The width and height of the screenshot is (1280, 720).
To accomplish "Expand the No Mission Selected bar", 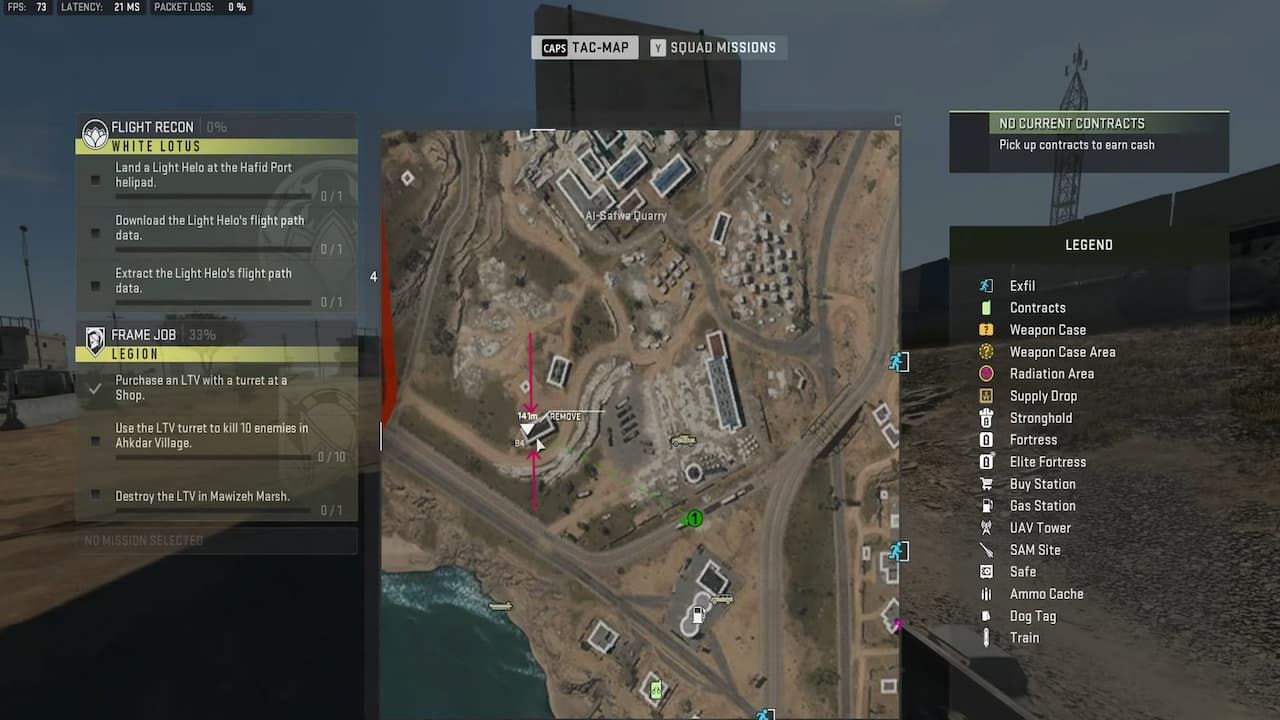I will point(216,540).
